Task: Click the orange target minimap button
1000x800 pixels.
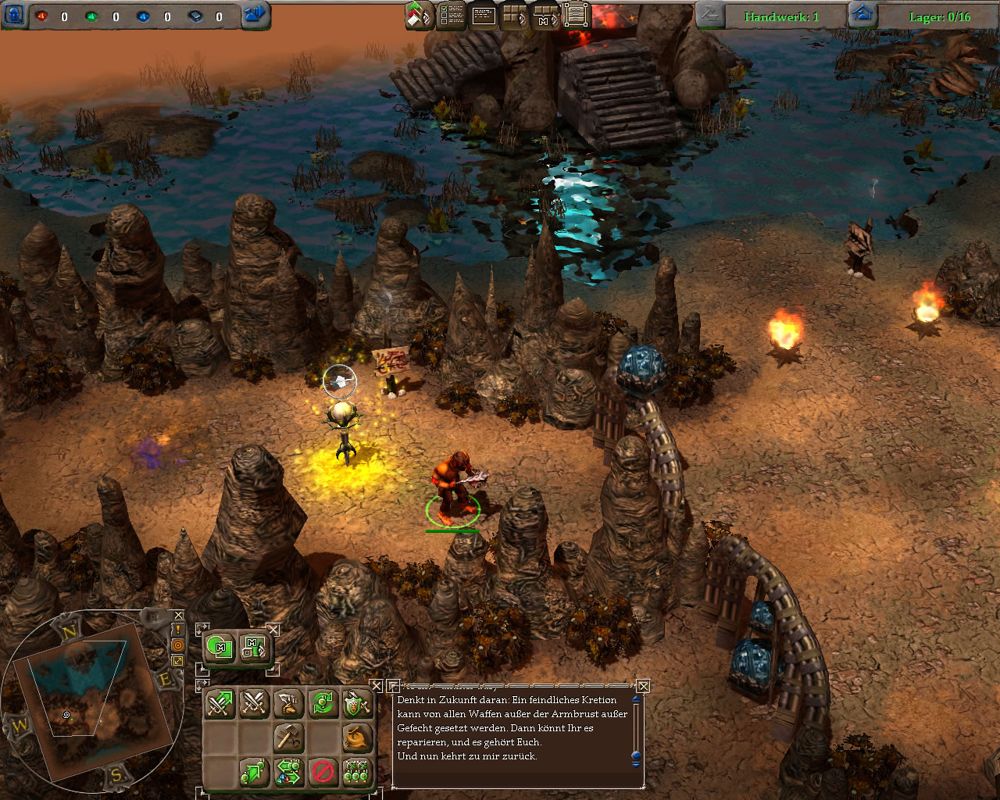Action: tap(178, 646)
